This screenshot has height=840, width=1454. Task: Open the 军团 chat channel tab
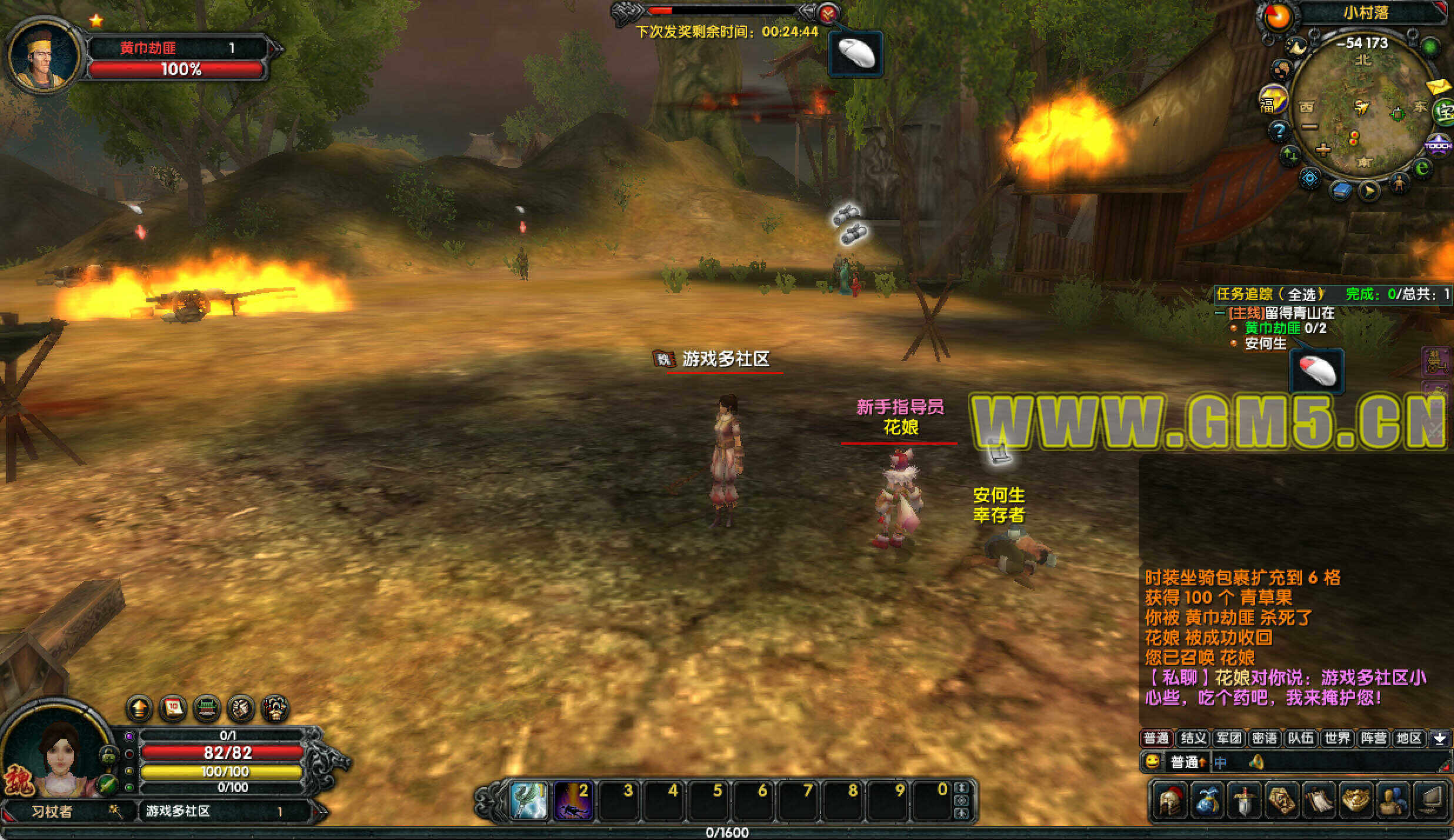coord(1229,738)
